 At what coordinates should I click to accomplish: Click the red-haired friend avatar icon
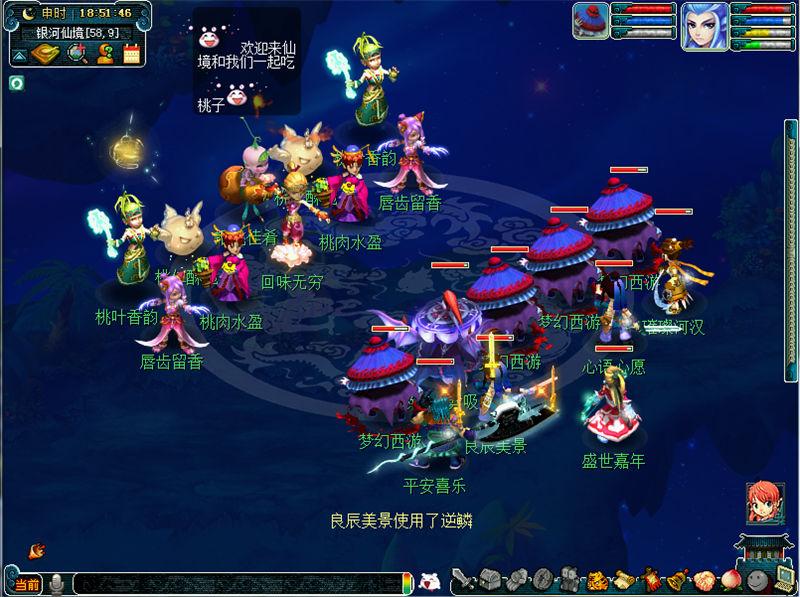pos(763,501)
